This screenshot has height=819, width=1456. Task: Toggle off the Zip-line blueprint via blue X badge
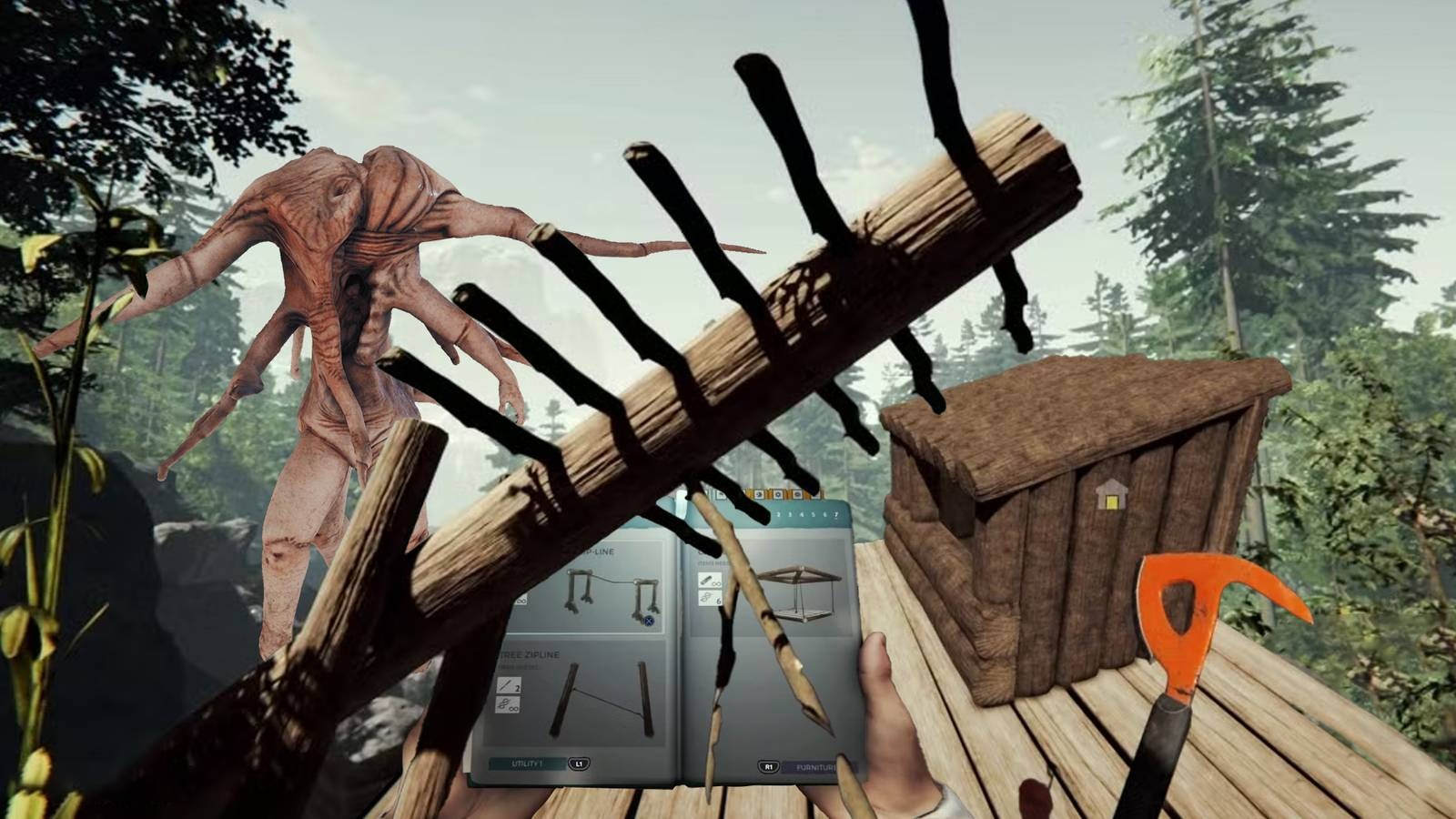(648, 622)
